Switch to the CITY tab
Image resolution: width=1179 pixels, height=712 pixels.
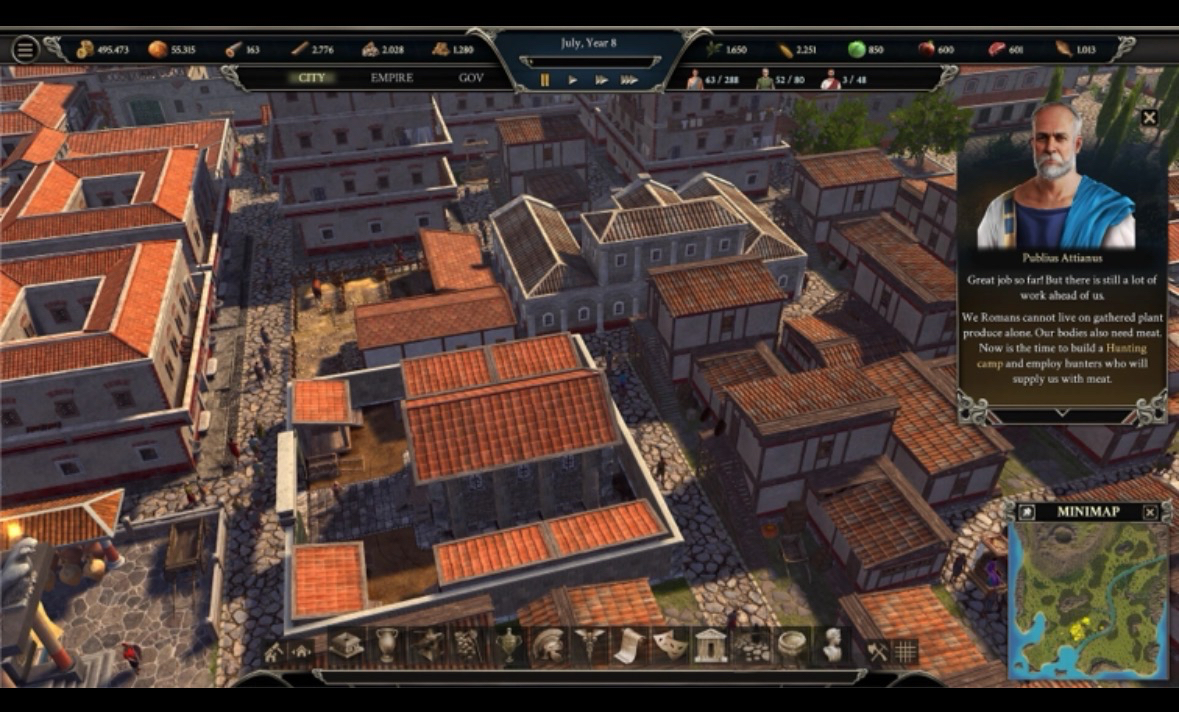(x=312, y=78)
